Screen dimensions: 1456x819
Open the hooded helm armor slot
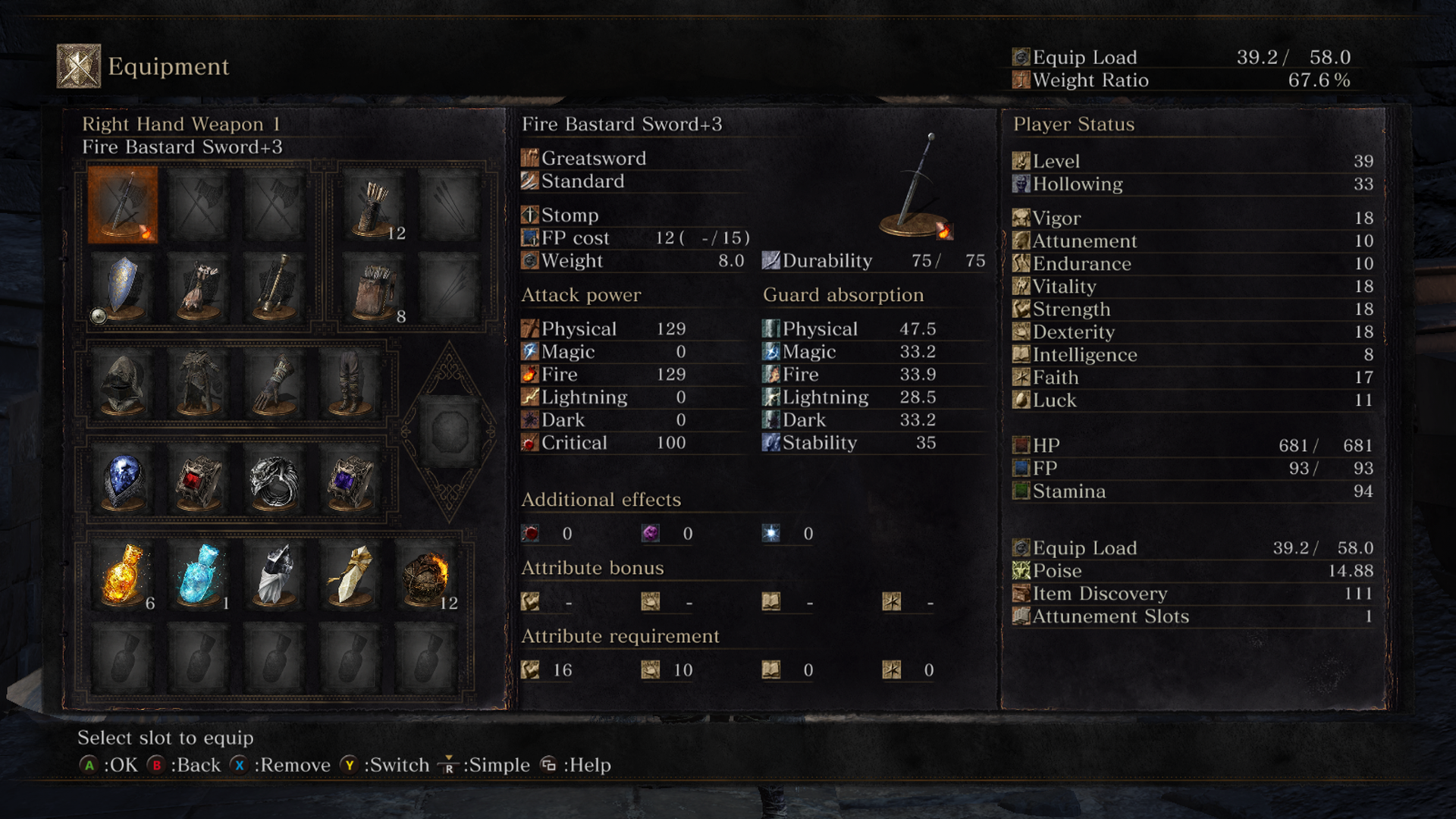pyautogui.click(x=123, y=383)
